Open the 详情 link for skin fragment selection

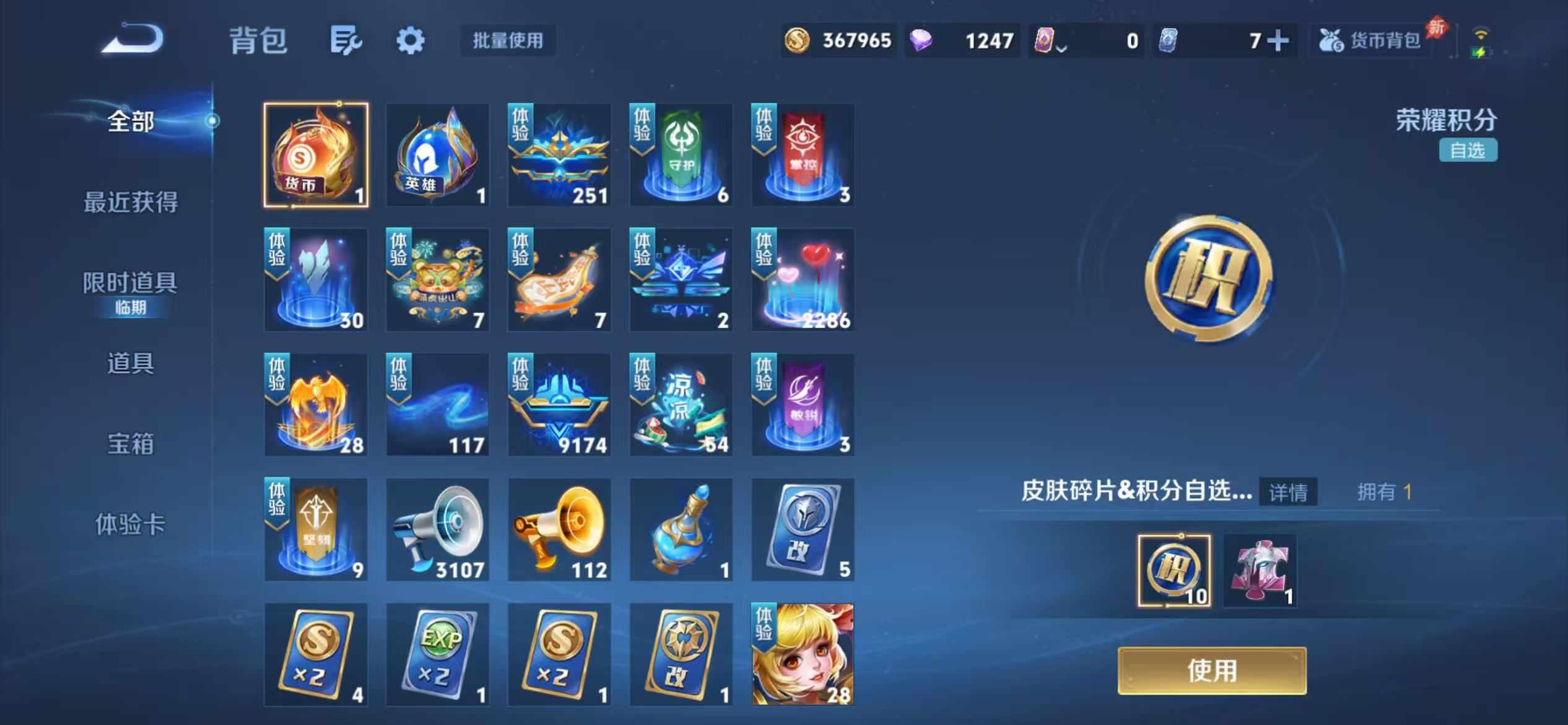pyautogui.click(x=1288, y=493)
